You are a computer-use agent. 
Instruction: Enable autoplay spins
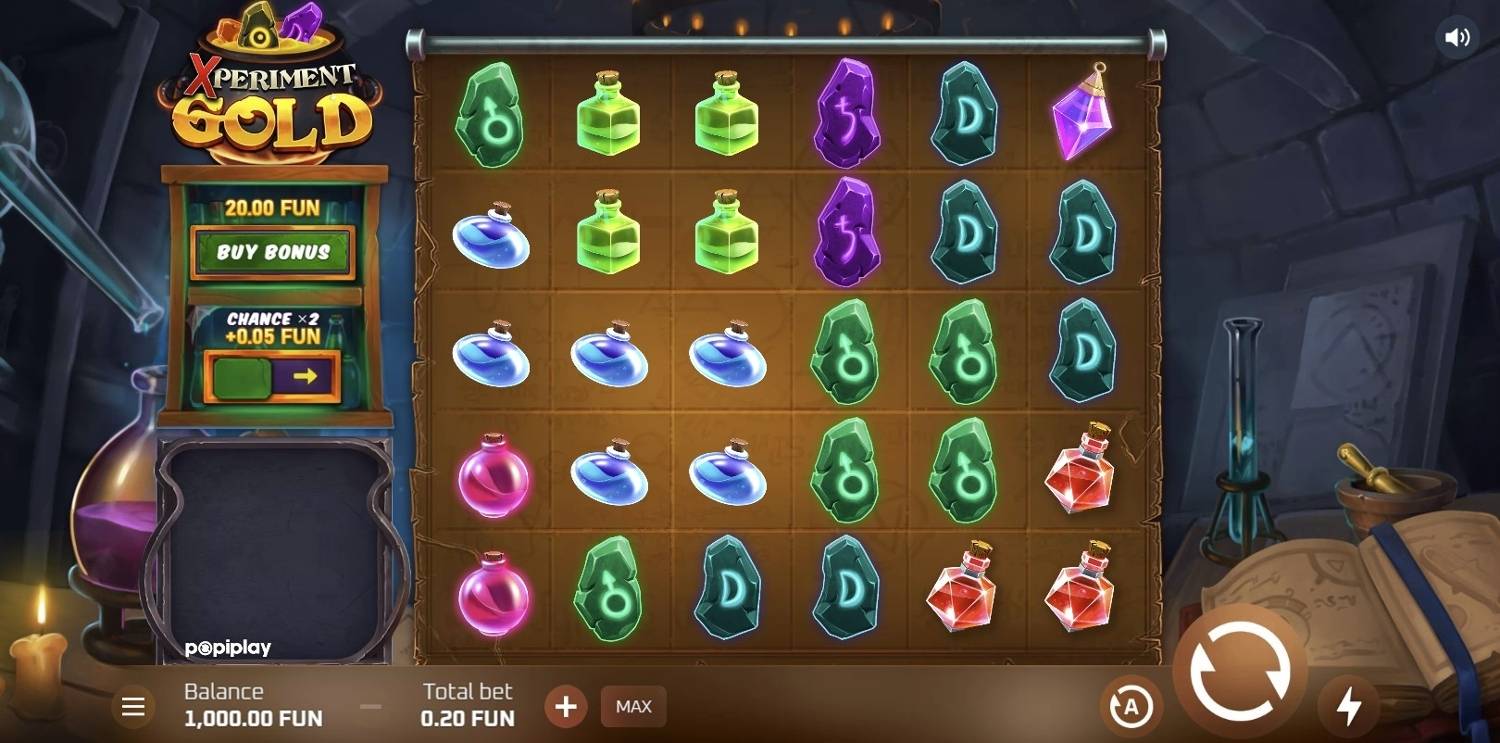tap(1131, 707)
